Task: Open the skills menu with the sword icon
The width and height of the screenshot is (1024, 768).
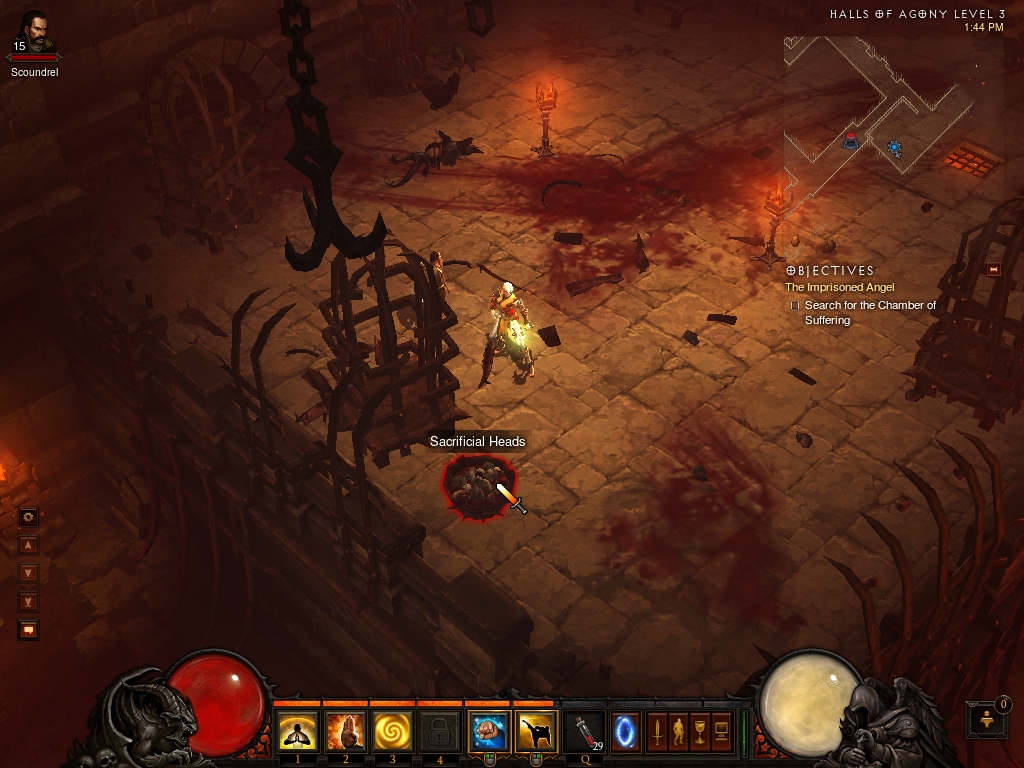Action: click(657, 731)
